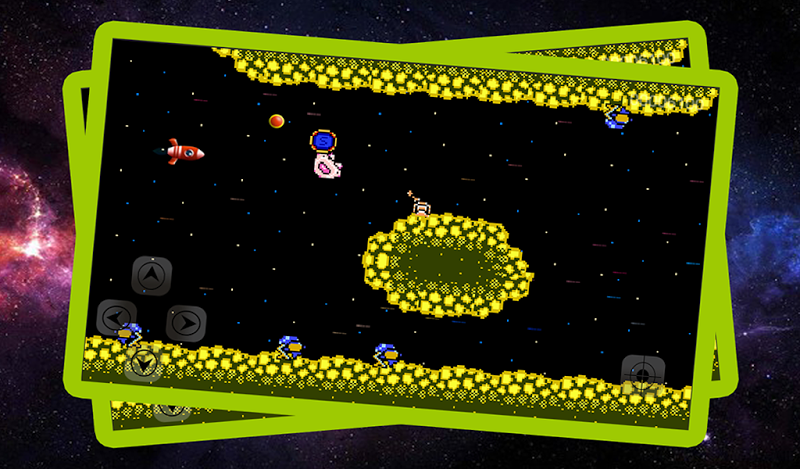The height and width of the screenshot is (469, 800).
Task: Tap the up arrow d-pad button
Action: click(151, 275)
